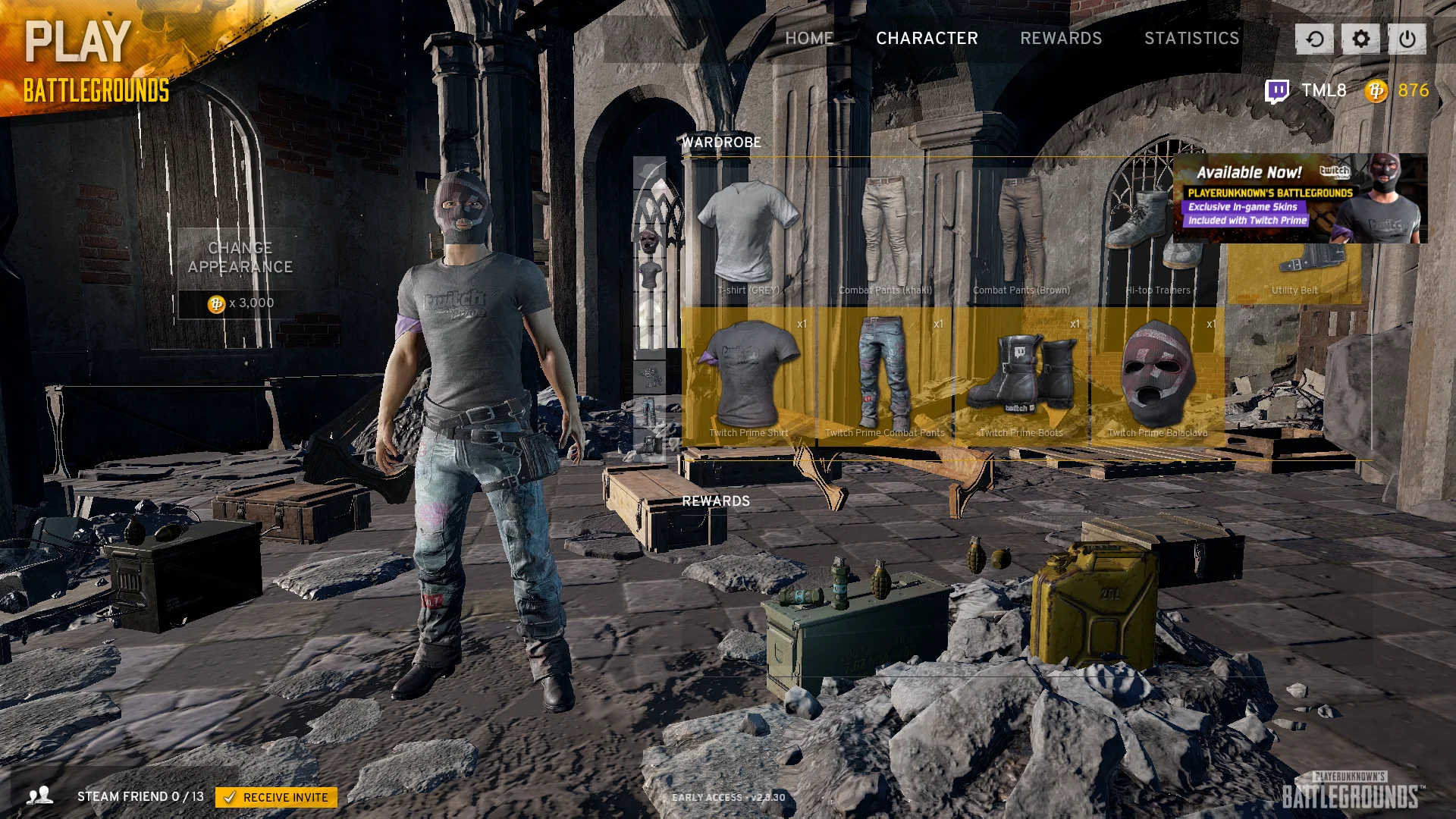Open the gear settings menu
Viewport: 1456px width, 819px height.
point(1360,39)
